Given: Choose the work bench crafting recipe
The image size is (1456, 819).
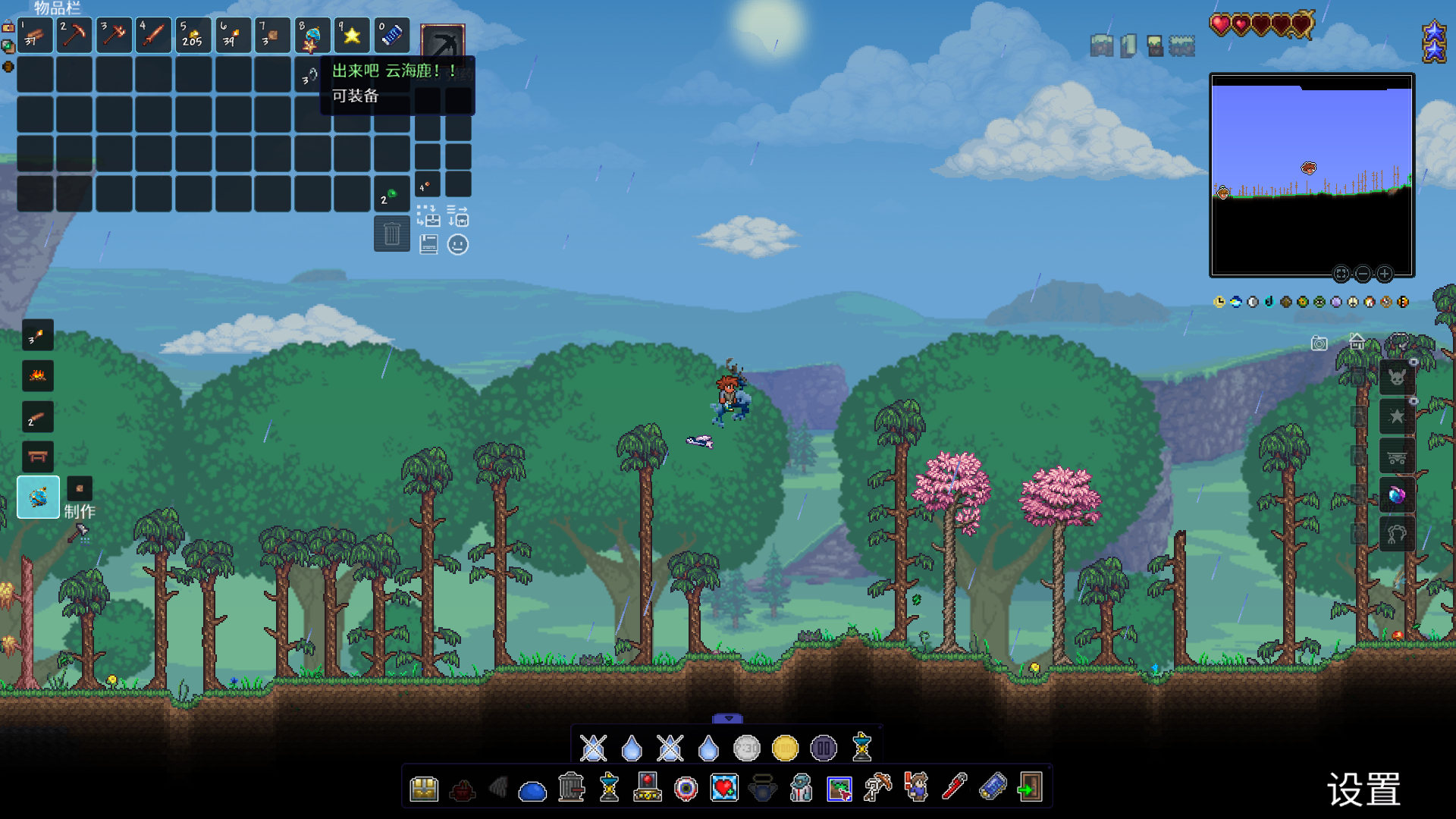Looking at the screenshot, I should 37,457.
